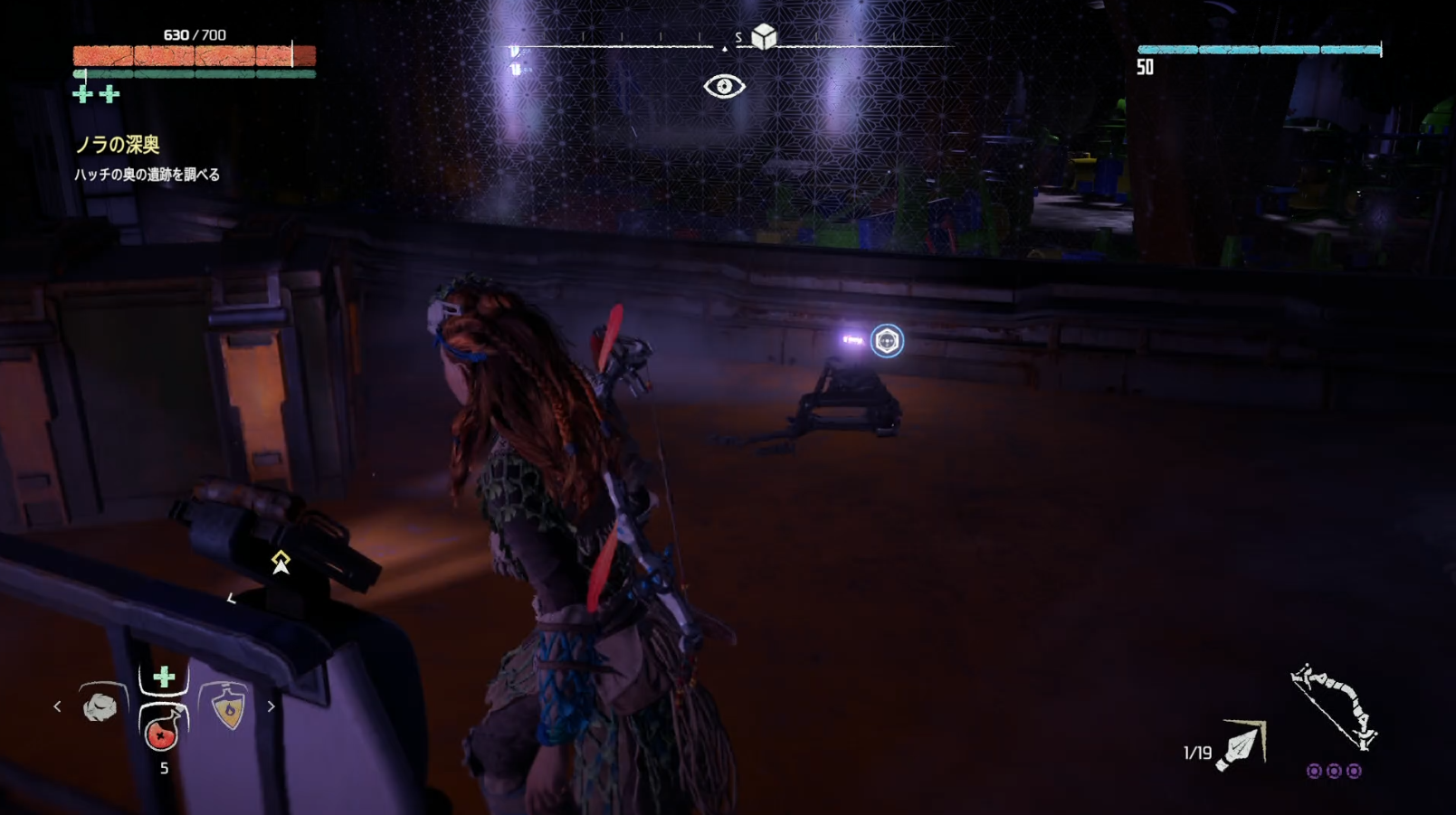Select the rock item in the tool bar
This screenshot has width=1456, height=815.
pyautogui.click(x=100, y=706)
